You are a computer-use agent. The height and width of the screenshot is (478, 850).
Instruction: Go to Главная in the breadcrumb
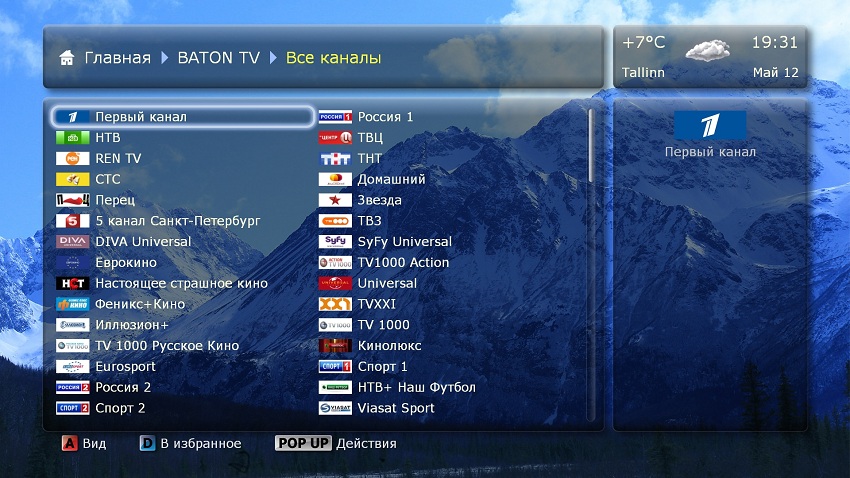click(x=117, y=58)
